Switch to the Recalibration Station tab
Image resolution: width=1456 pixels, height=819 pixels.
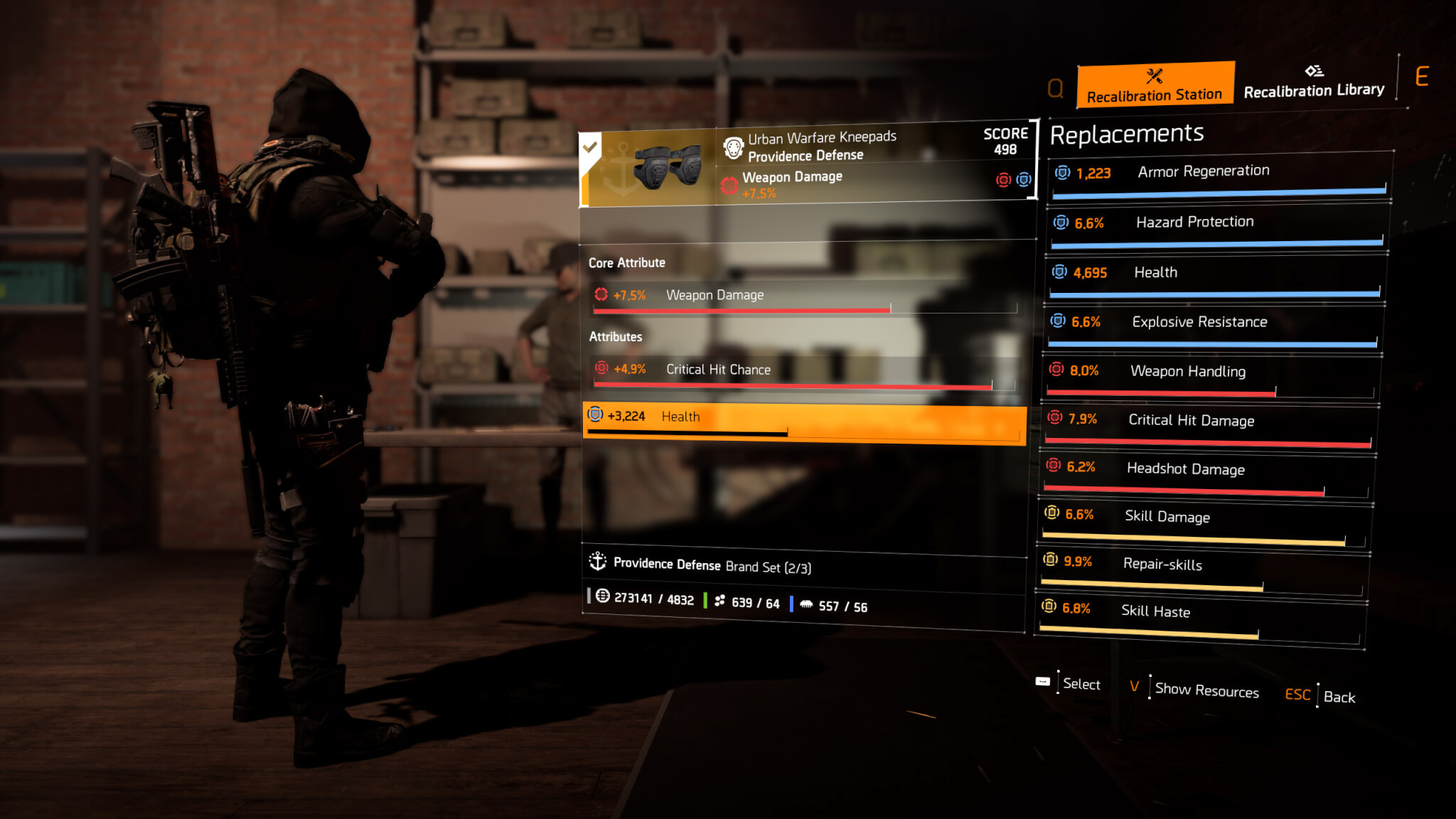1155,85
